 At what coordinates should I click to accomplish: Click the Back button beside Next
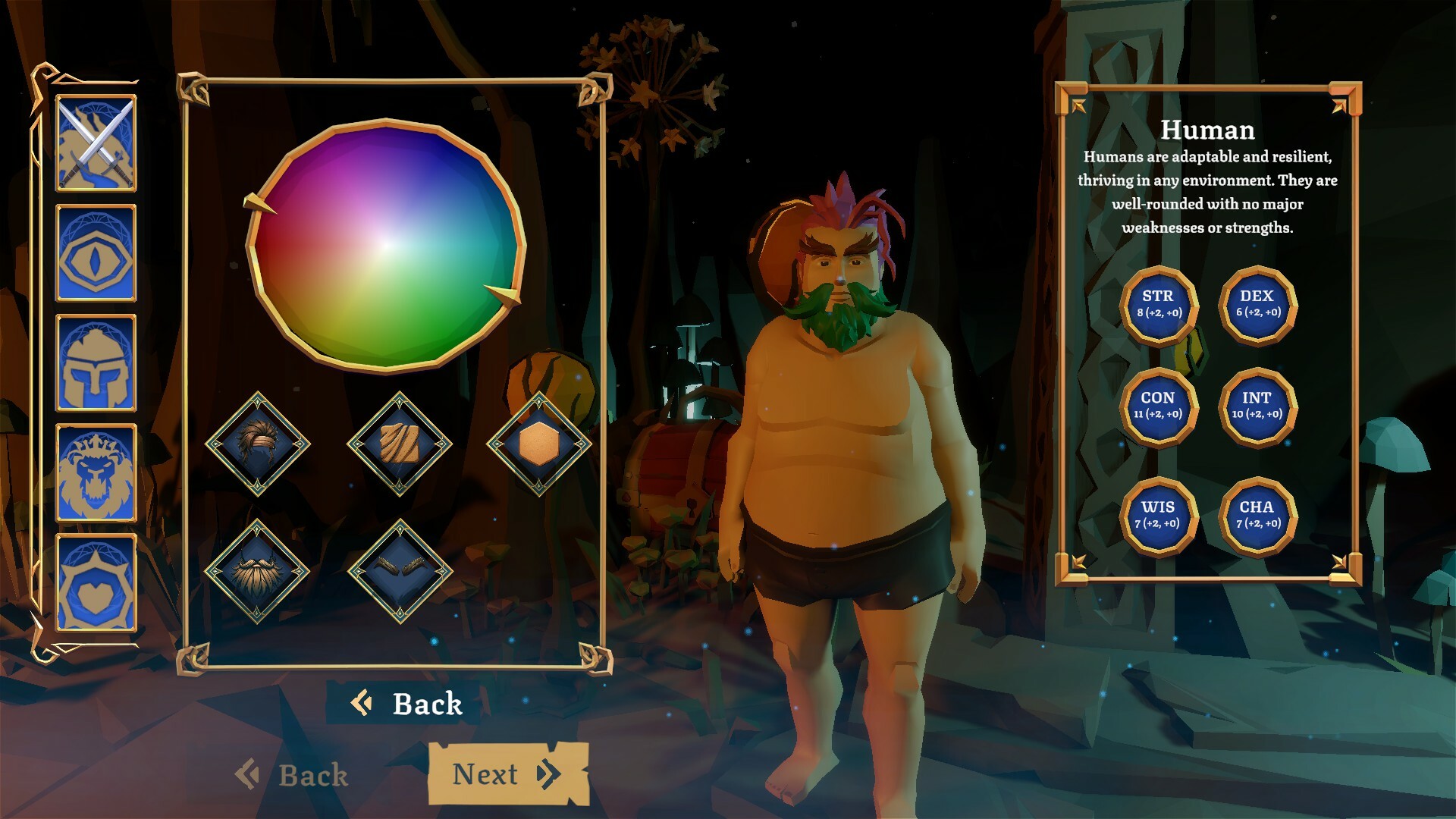tap(296, 774)
